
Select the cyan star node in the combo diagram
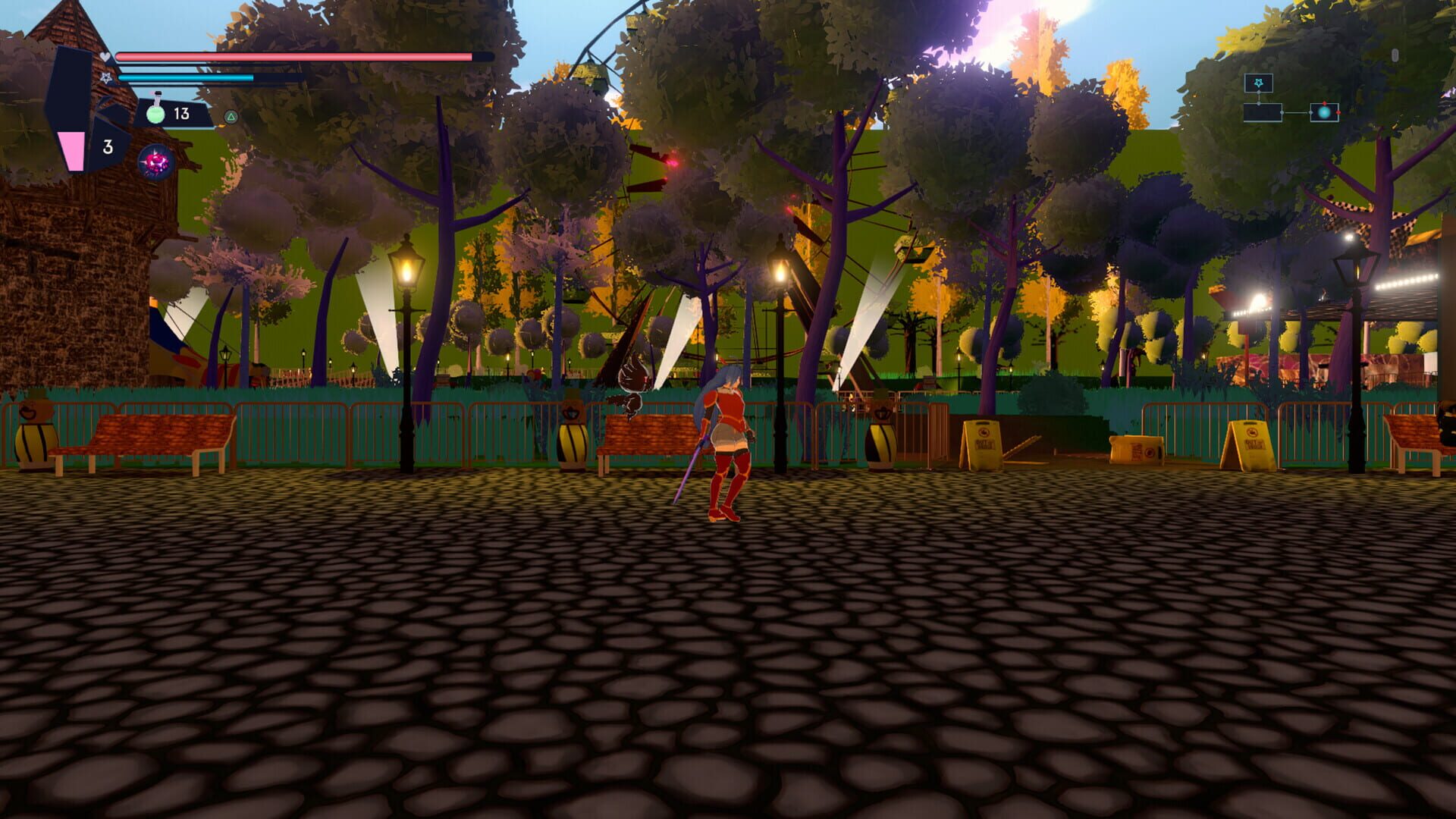pyautogui.click(x=1259, y=83)
